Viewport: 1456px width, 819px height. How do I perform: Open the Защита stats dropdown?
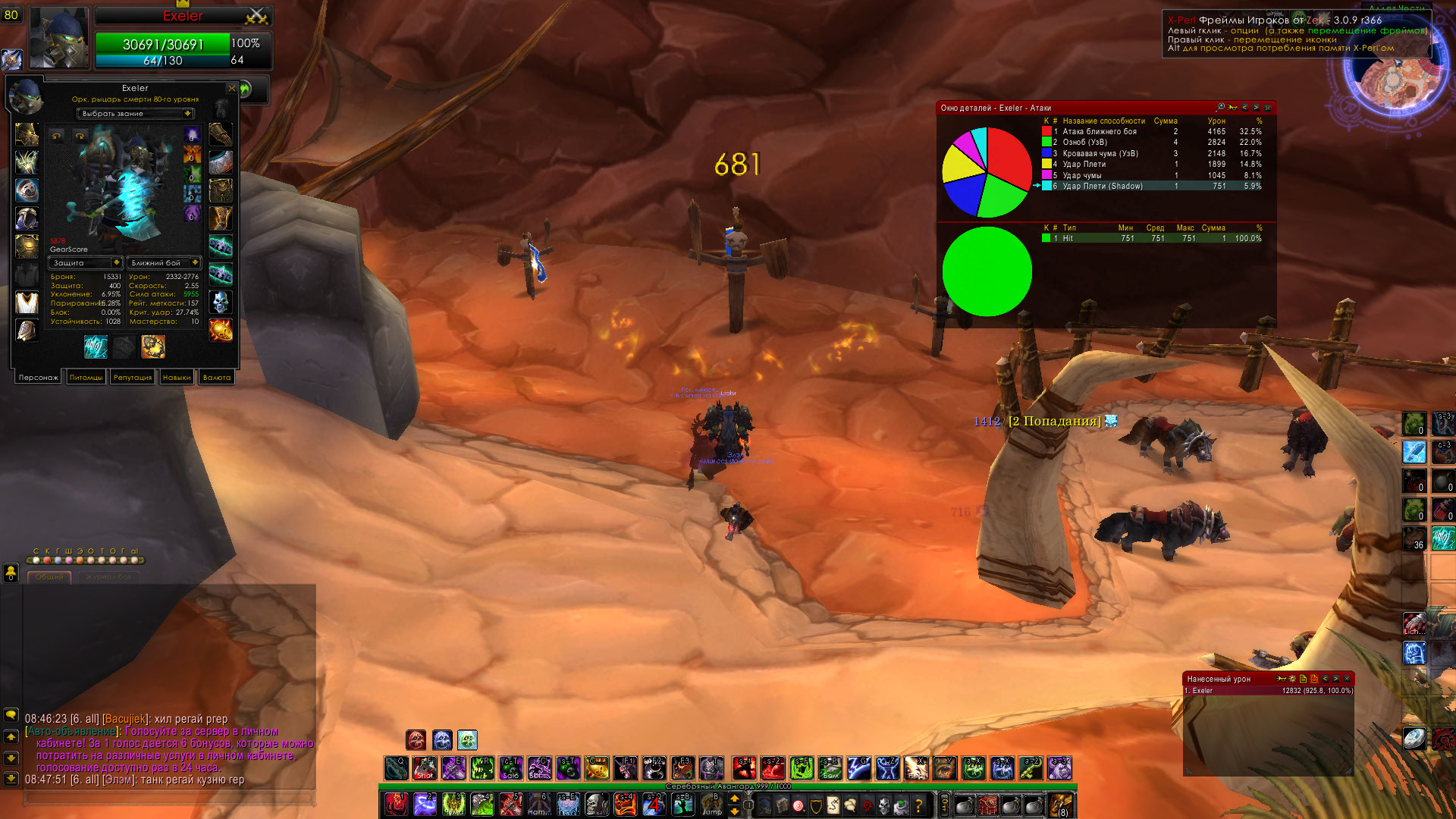(85, 263)
